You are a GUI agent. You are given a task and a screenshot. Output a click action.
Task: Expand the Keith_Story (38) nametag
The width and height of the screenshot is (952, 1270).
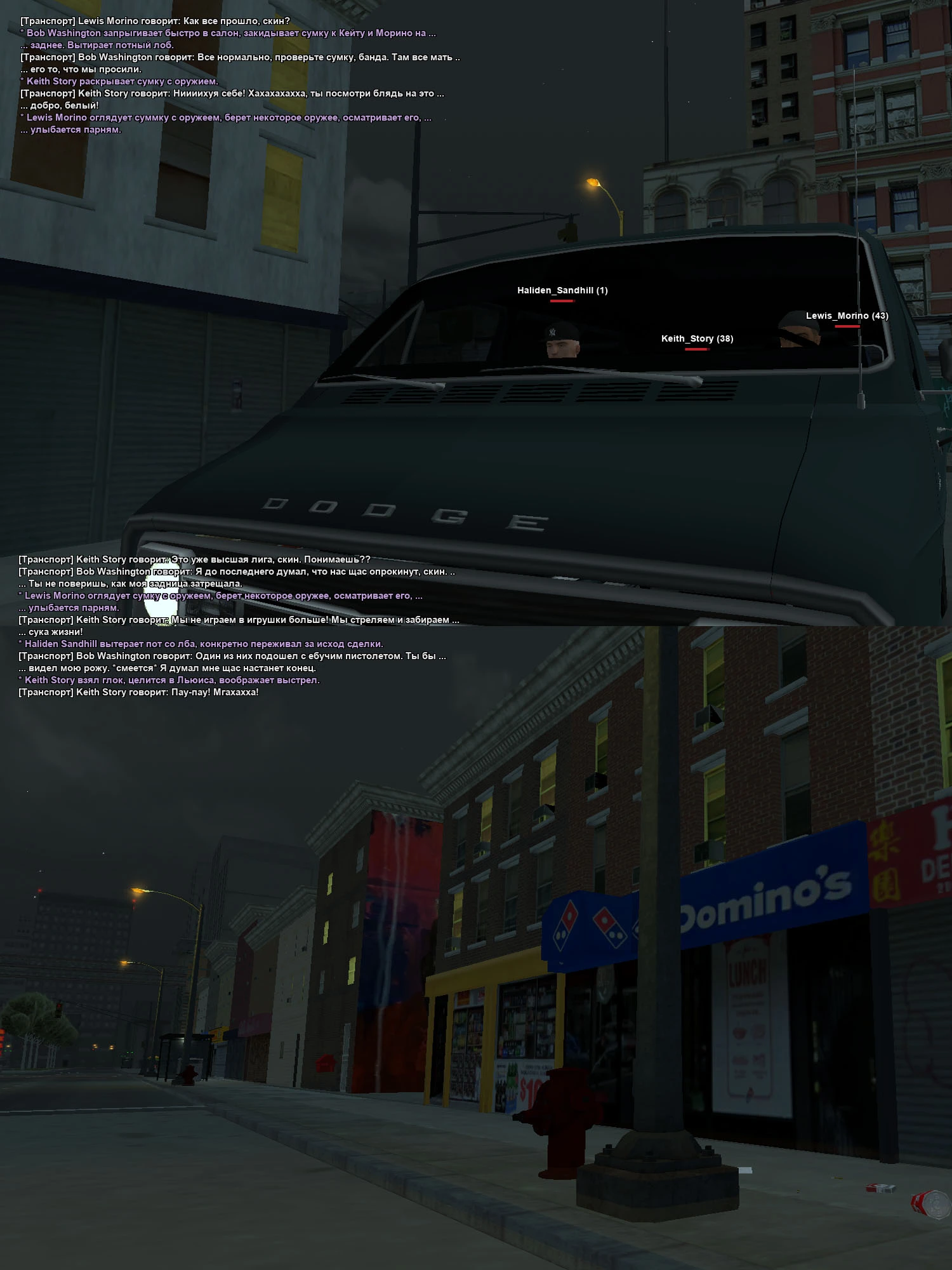click(696, 338)
